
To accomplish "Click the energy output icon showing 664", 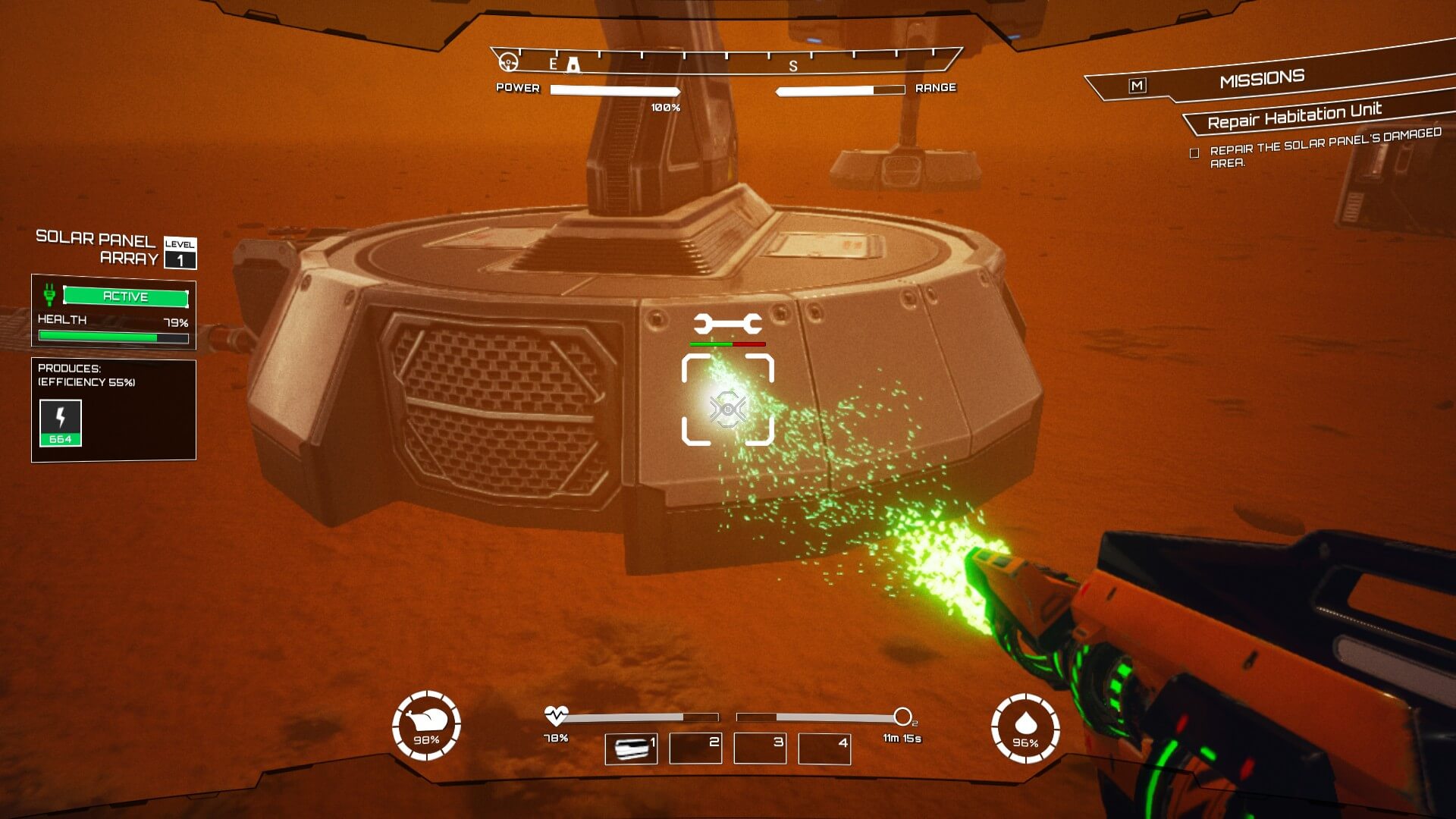I will tap(61, 423).
